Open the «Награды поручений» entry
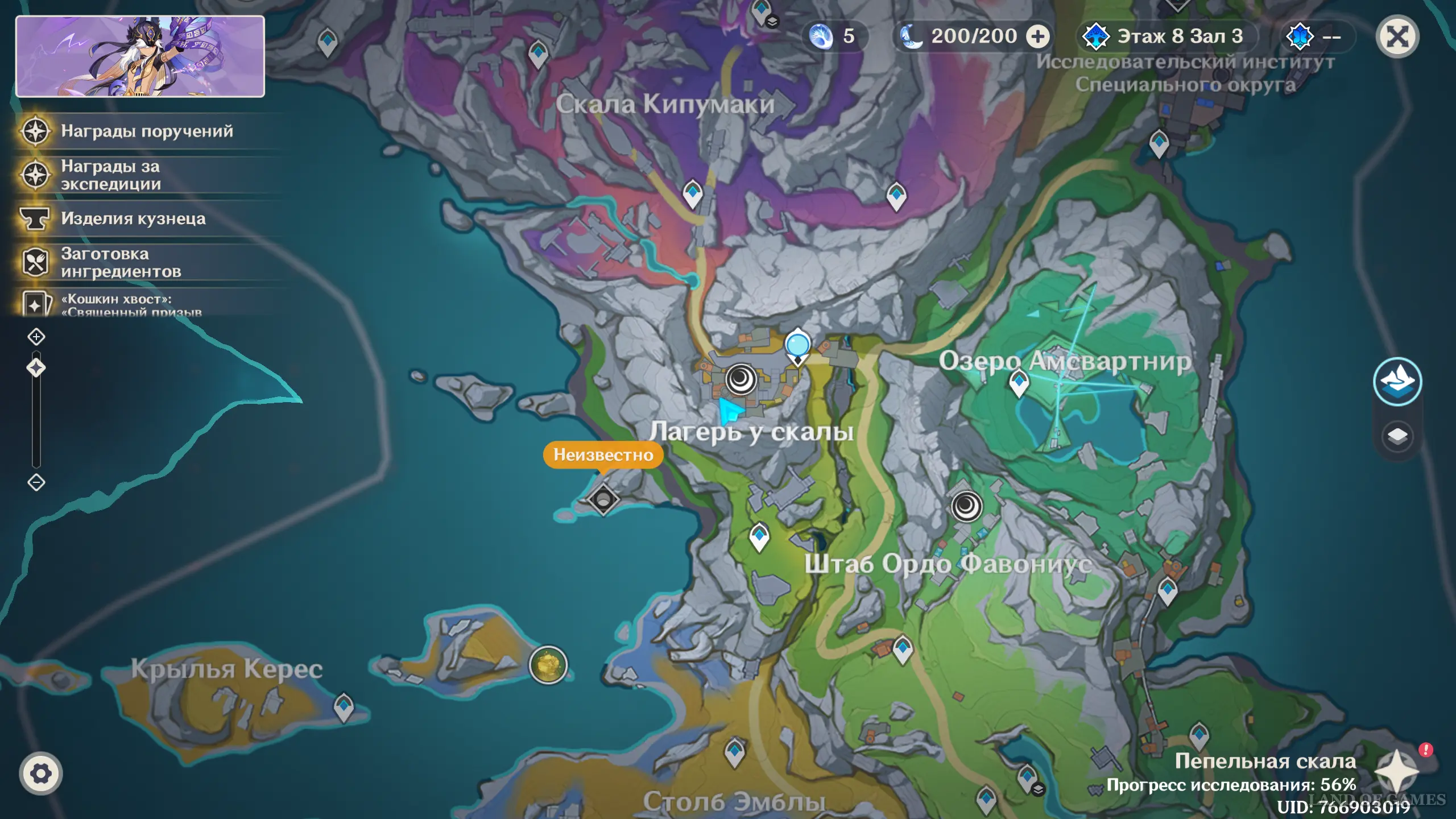 pos(147,131)
